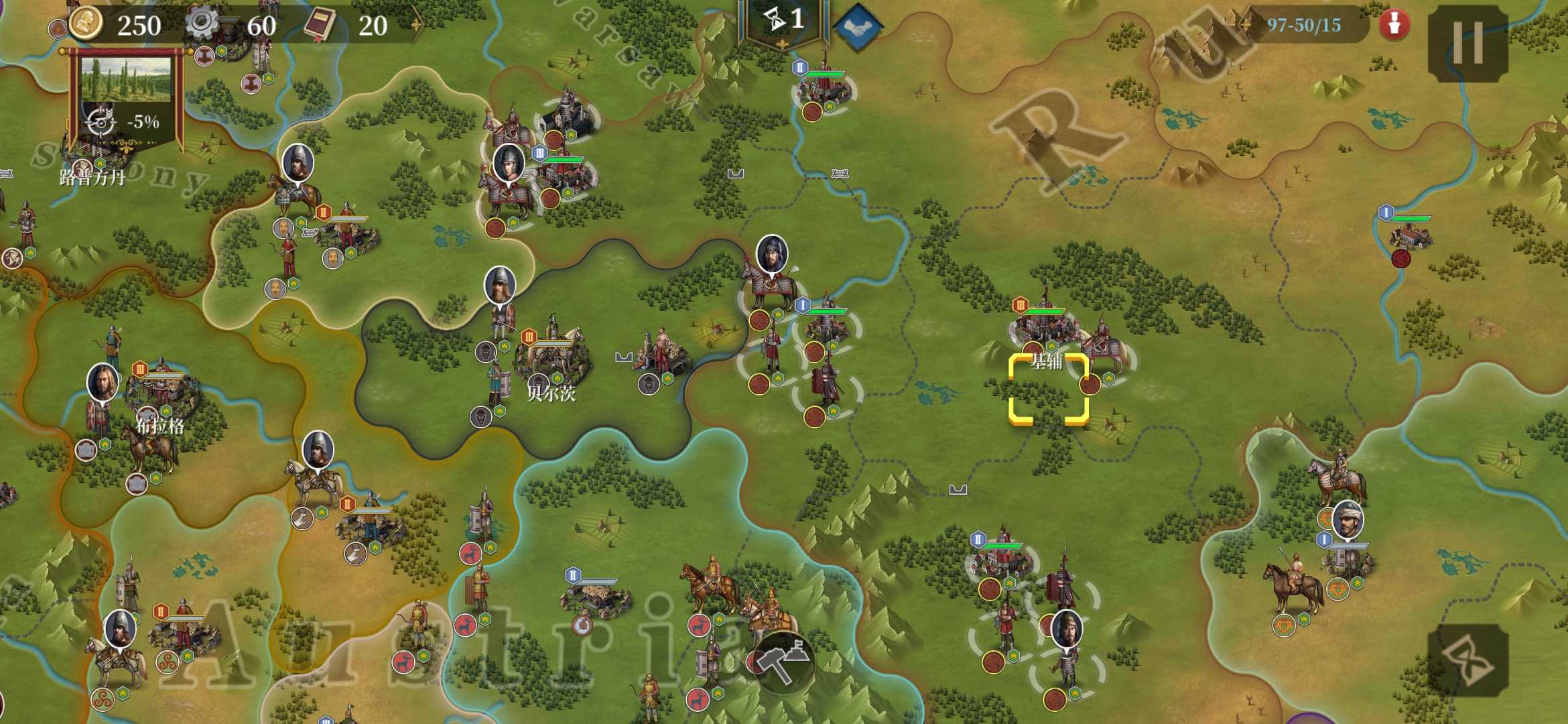
Task: Open the turn counter banner
Action: [783, 21]
